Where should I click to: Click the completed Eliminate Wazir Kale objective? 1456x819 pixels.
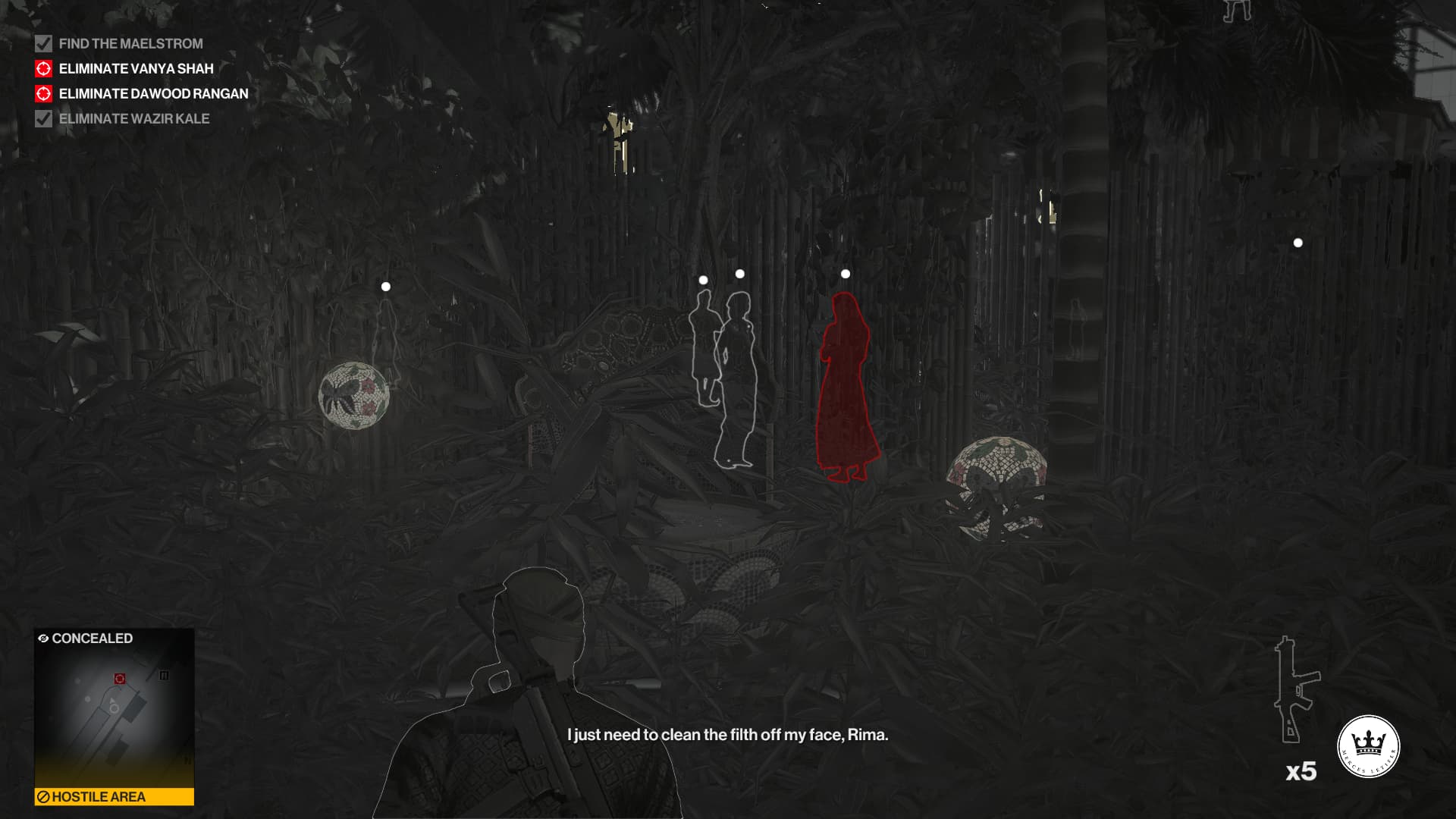(133, 119)
